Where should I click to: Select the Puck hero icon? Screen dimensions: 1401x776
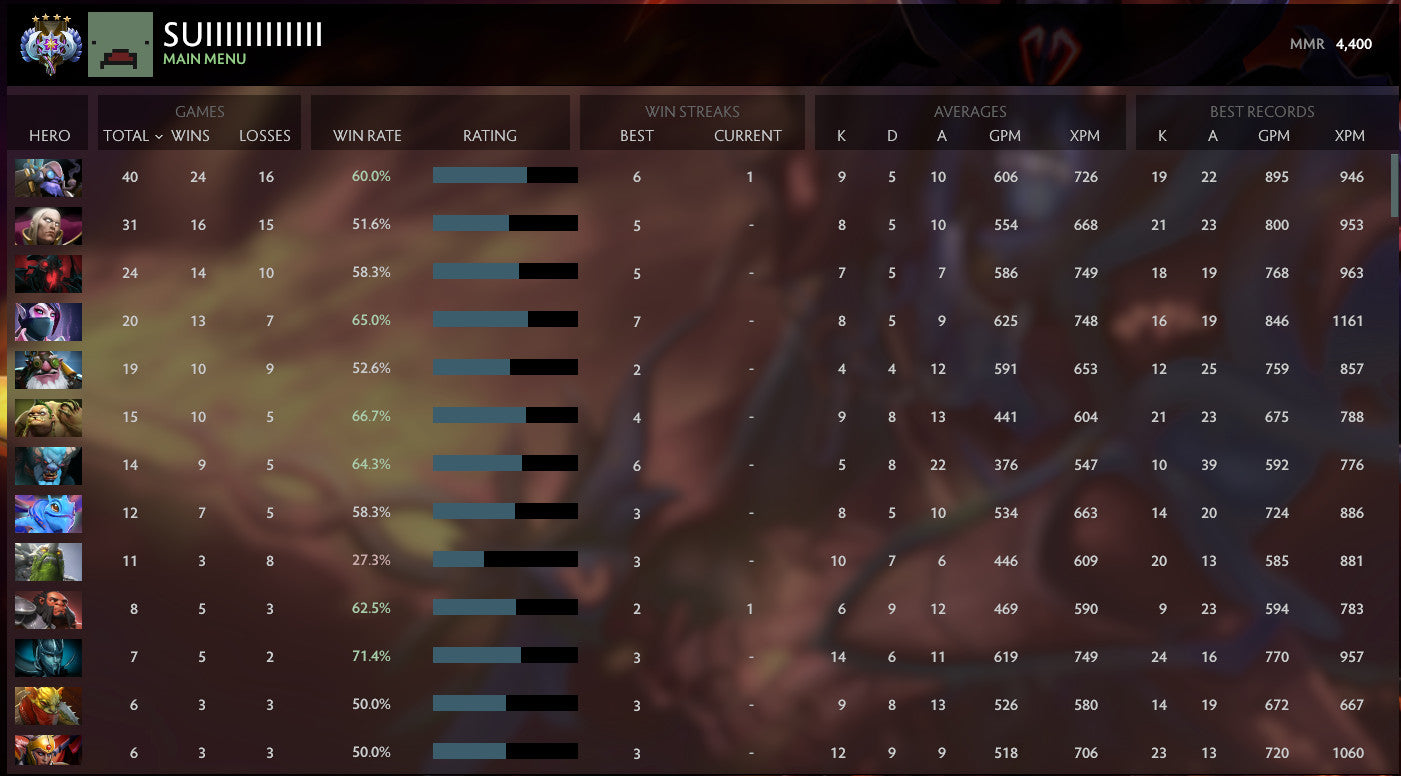coord(48,513)
